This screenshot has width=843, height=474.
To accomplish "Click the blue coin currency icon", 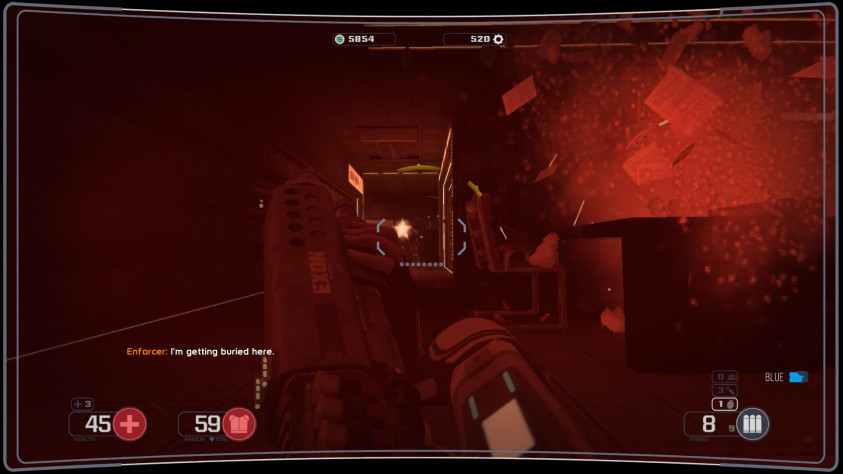I will pos(340,39).
